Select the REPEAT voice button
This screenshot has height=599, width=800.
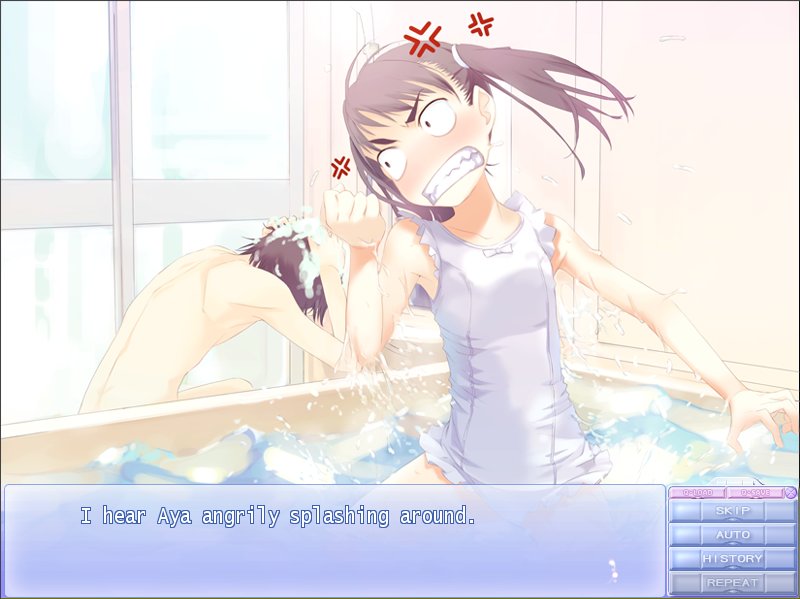click(x=732, y=582)
